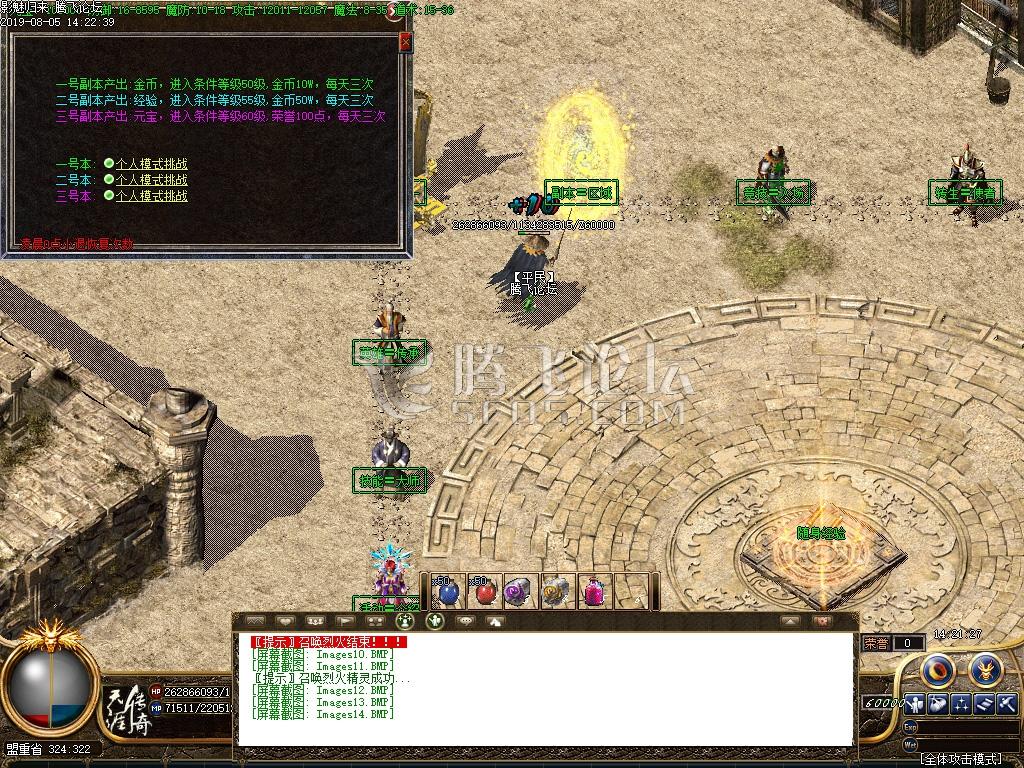The height and width of the screenshot is (768, 1024).
Task: Use the red potion in the hotbar
Action: pos(484,591)
